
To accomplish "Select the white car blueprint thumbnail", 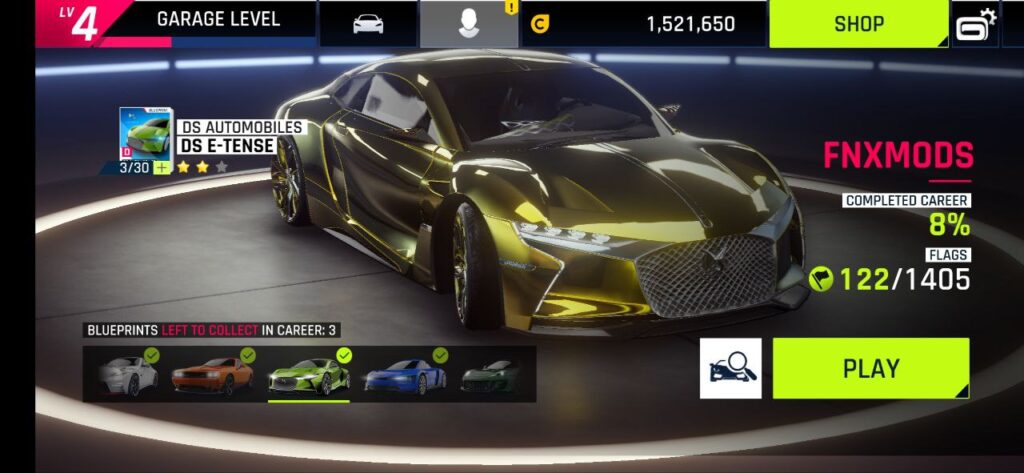I will 128,375.
